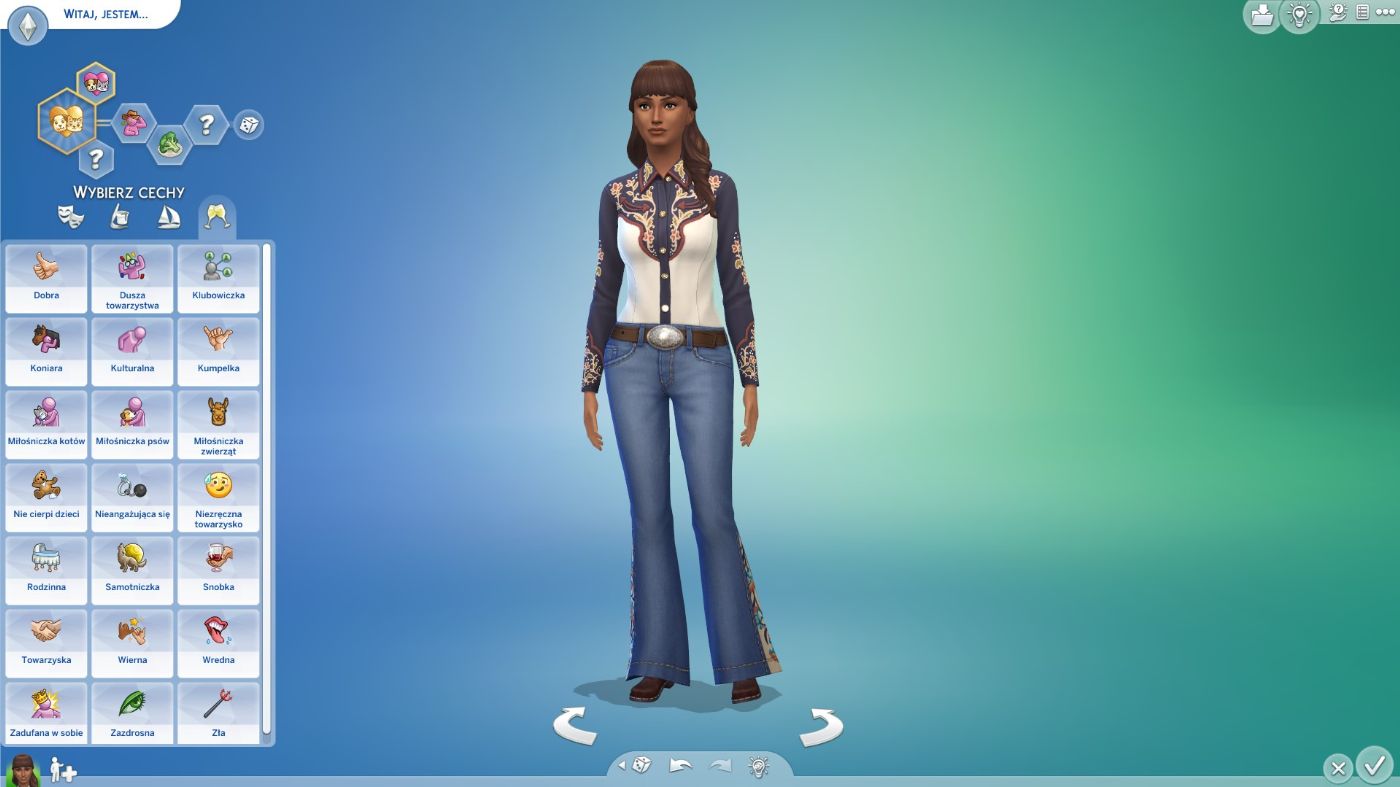Select the 'Dobra' trait
The height and width of the screenshot is (787, 1400).
tap(45, 276)
